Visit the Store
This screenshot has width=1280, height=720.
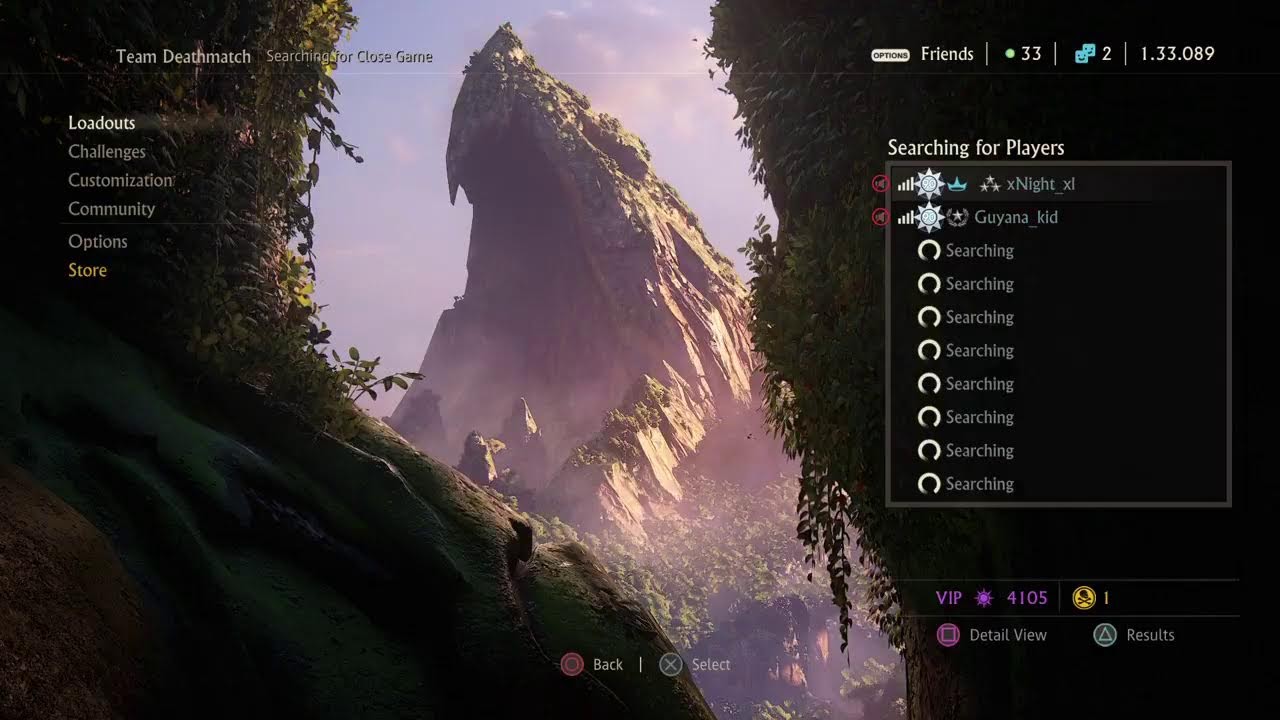tap(87, 270)
